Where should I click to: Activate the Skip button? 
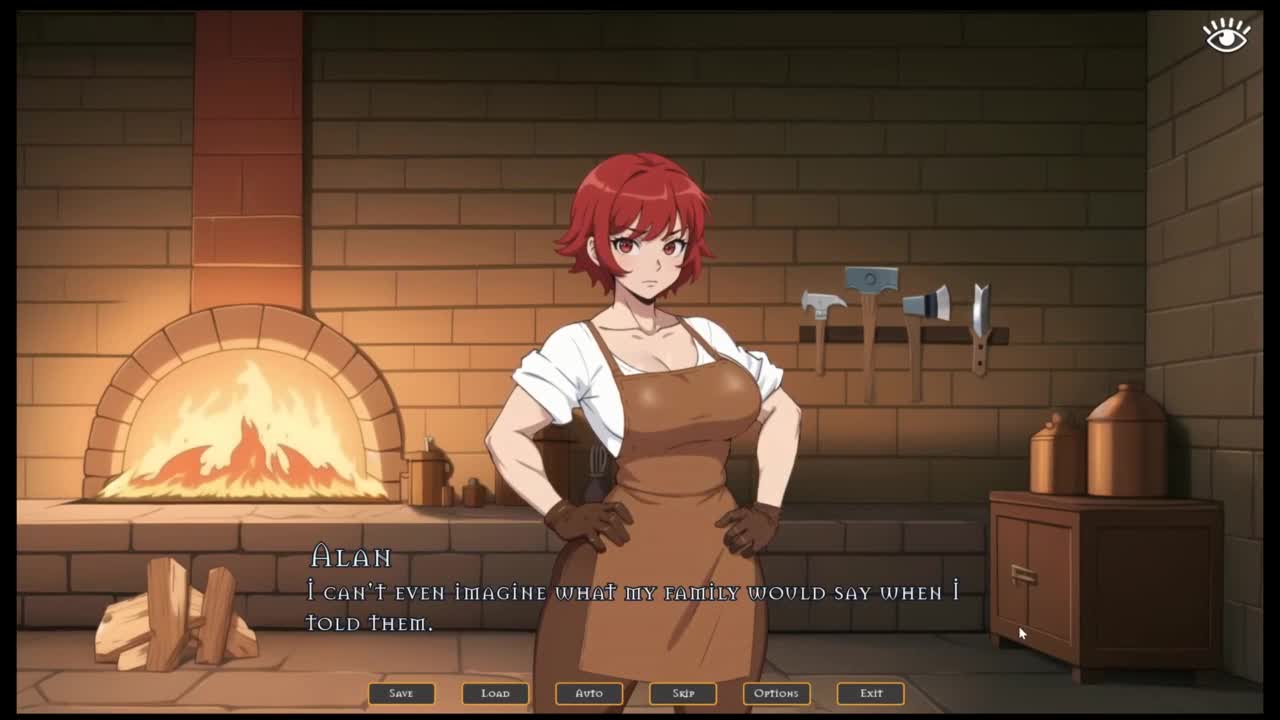(683, 693)
